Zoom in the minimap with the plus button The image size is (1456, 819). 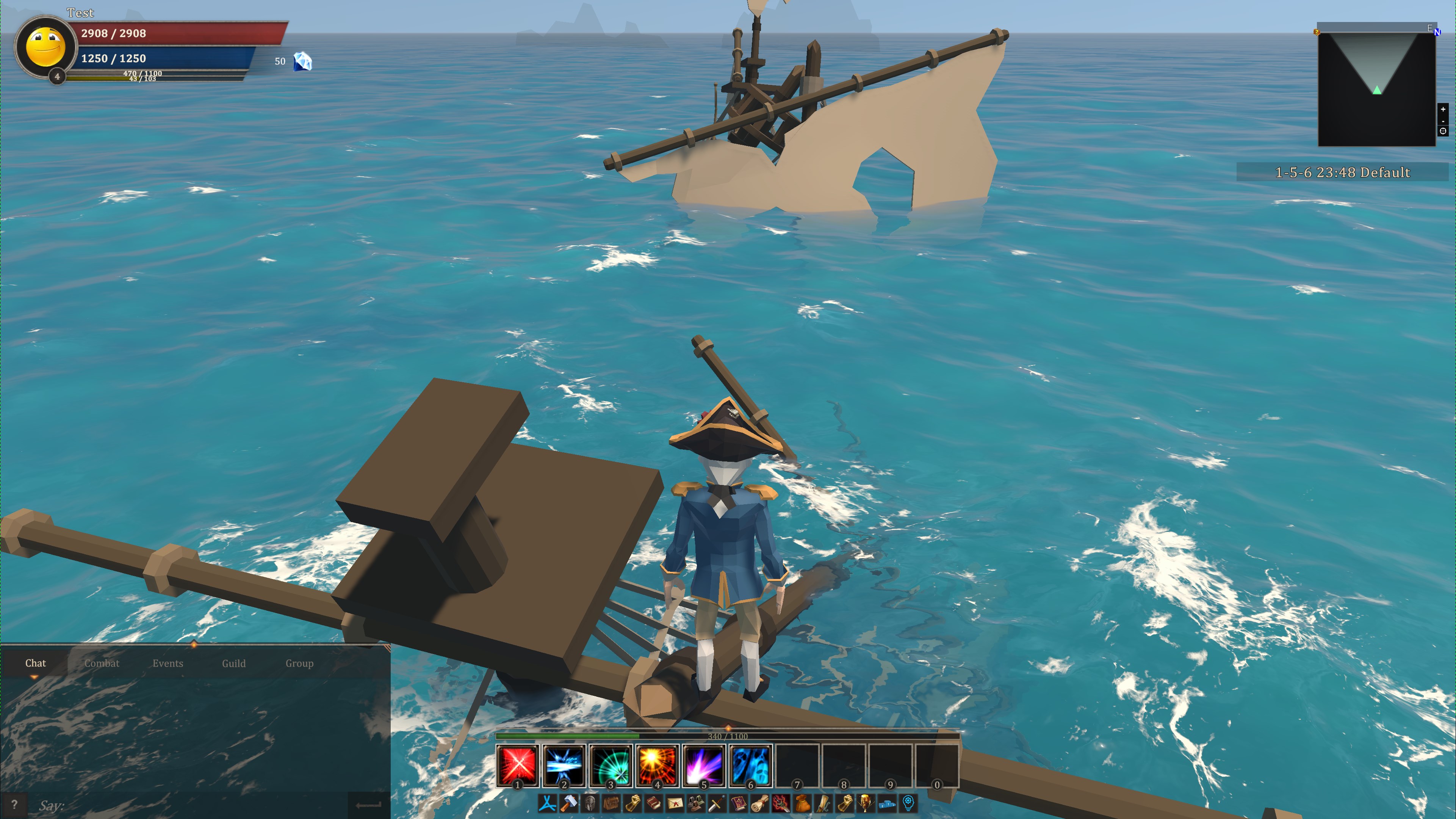(x=1443, y=110)
